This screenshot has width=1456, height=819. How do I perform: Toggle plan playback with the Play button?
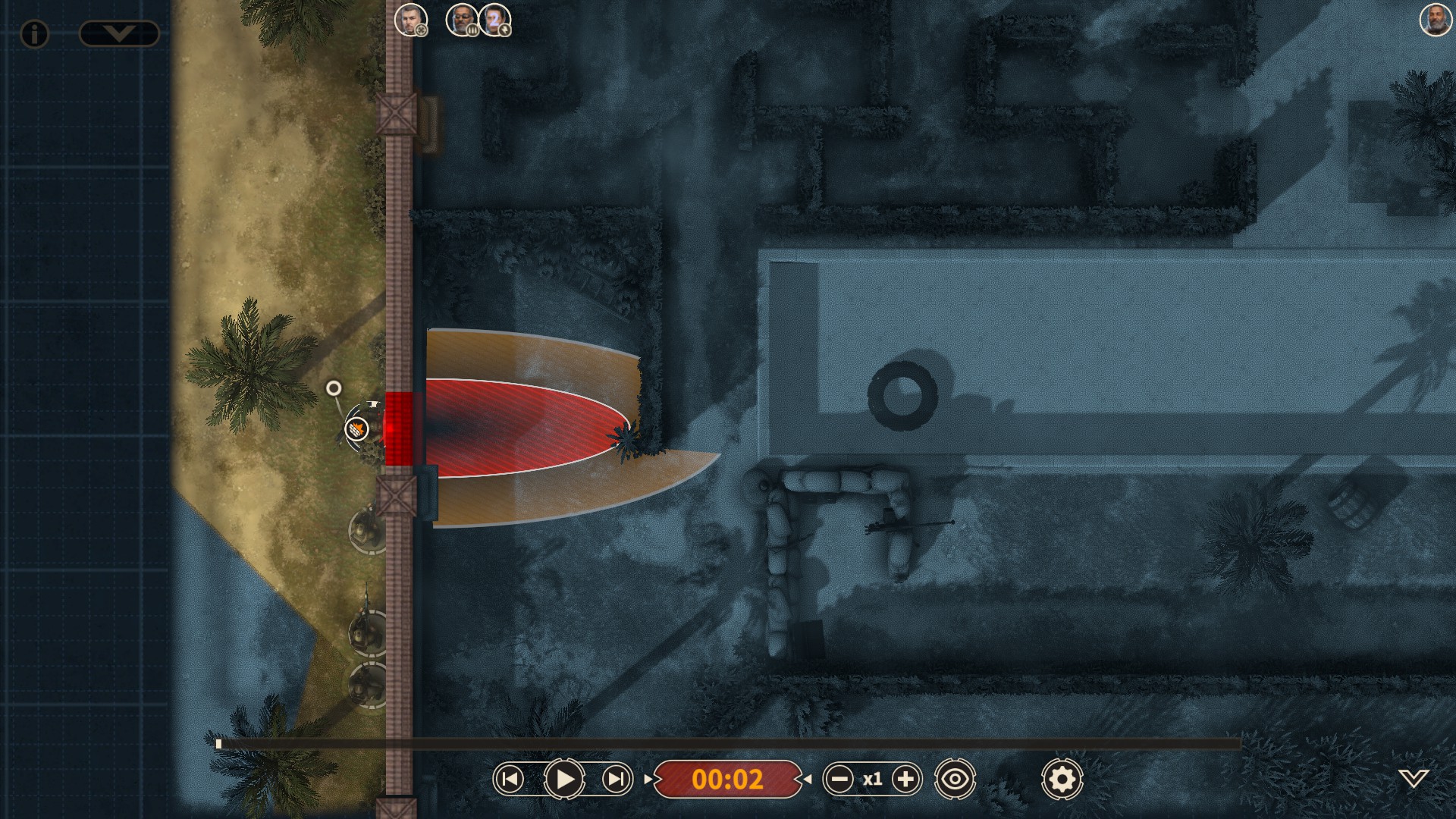563,777
